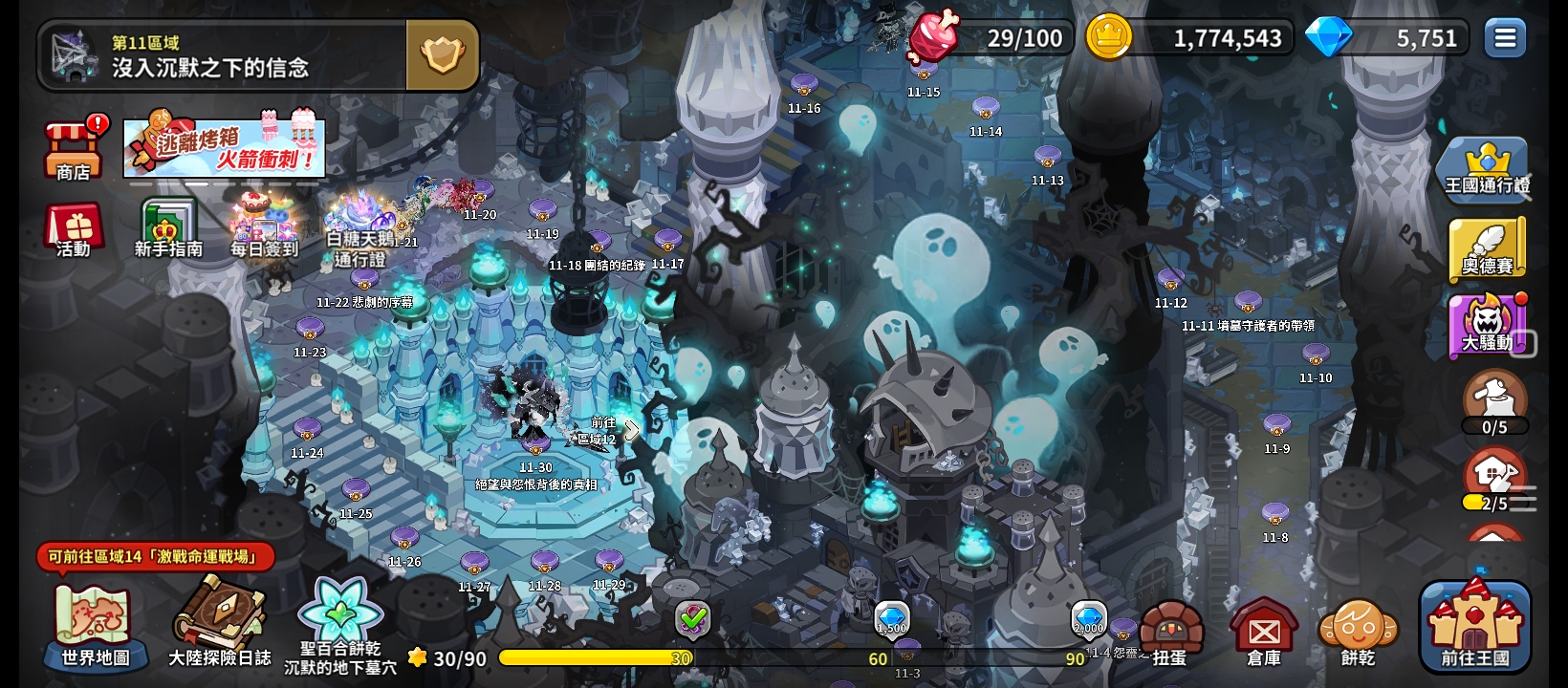1568x688 pixels.
Task: Open the 世界地圖 world map
Action: [96, 626]
